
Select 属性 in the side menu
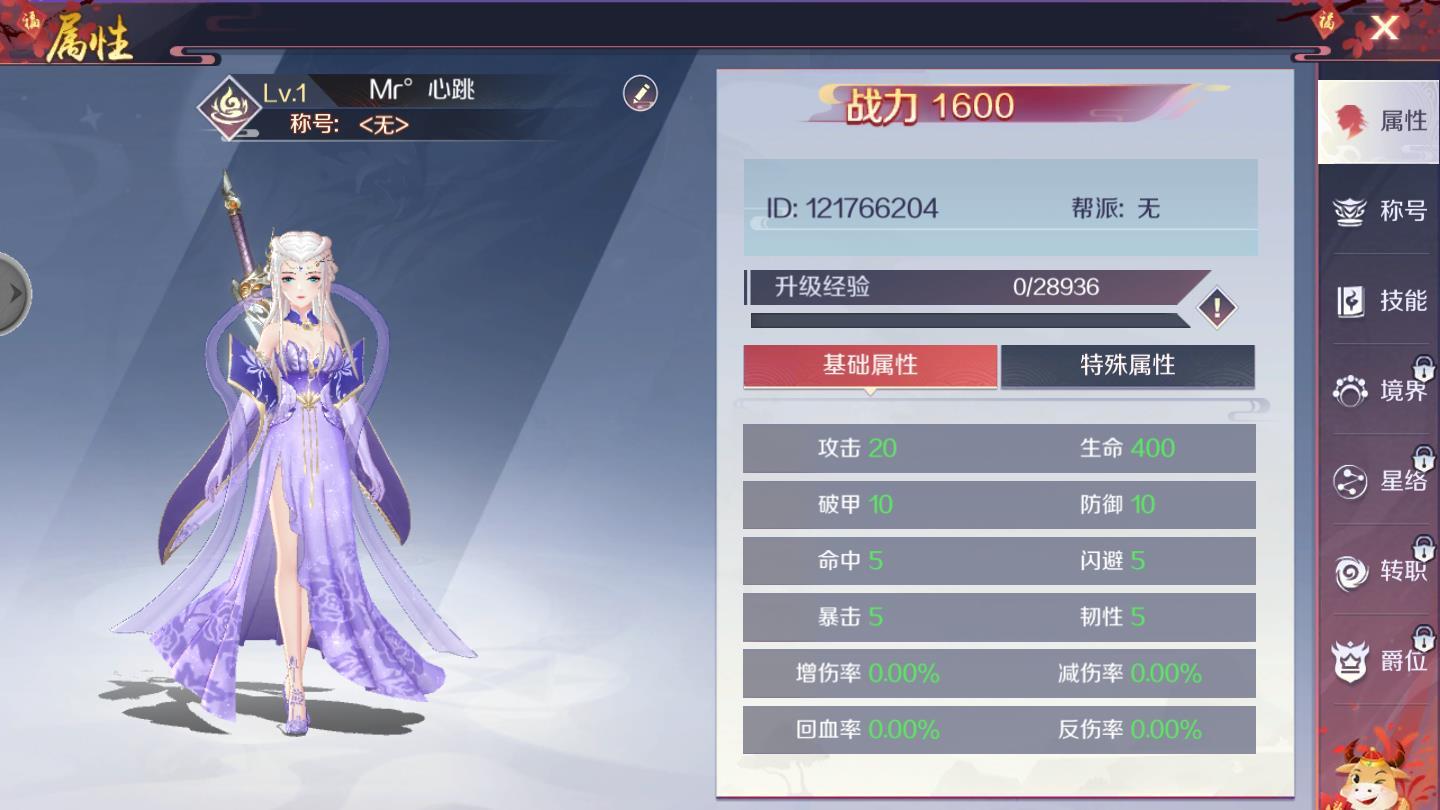pyautogui.click(x=1378, y=121)
